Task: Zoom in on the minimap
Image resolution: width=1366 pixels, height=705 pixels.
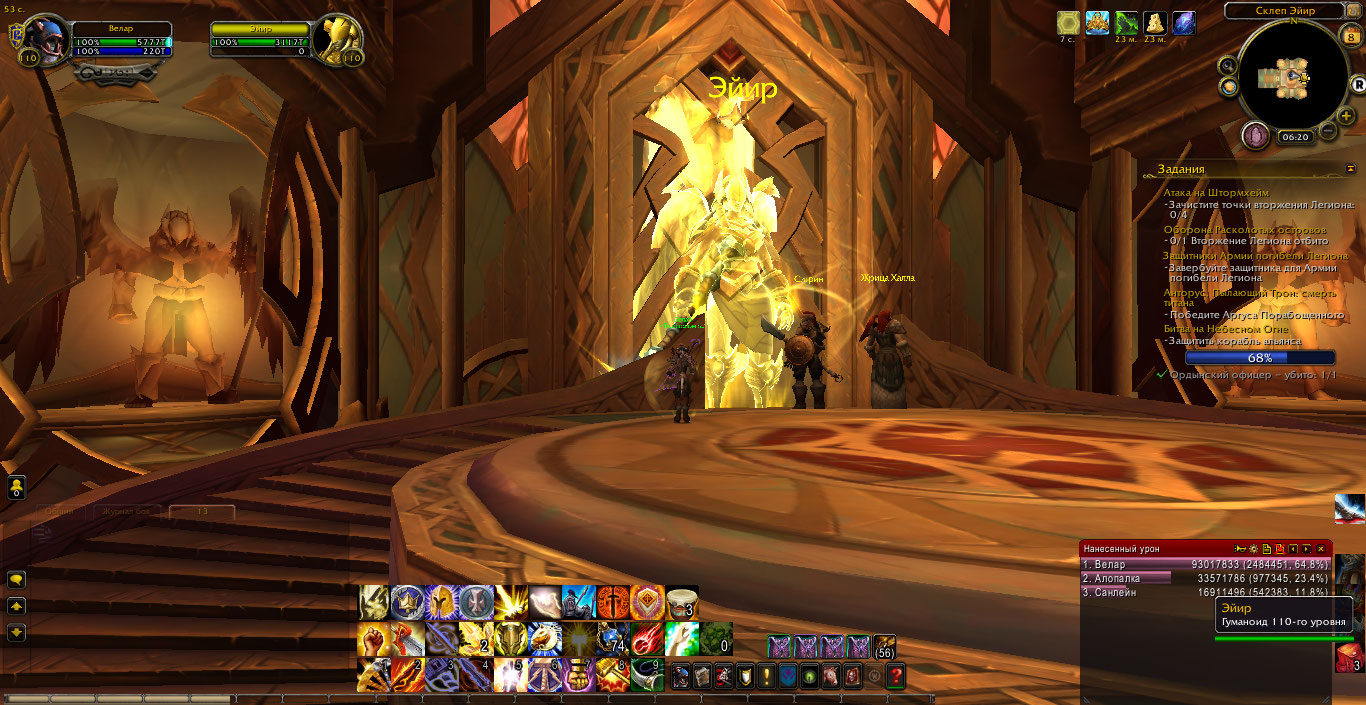Action: [1346, 116]
